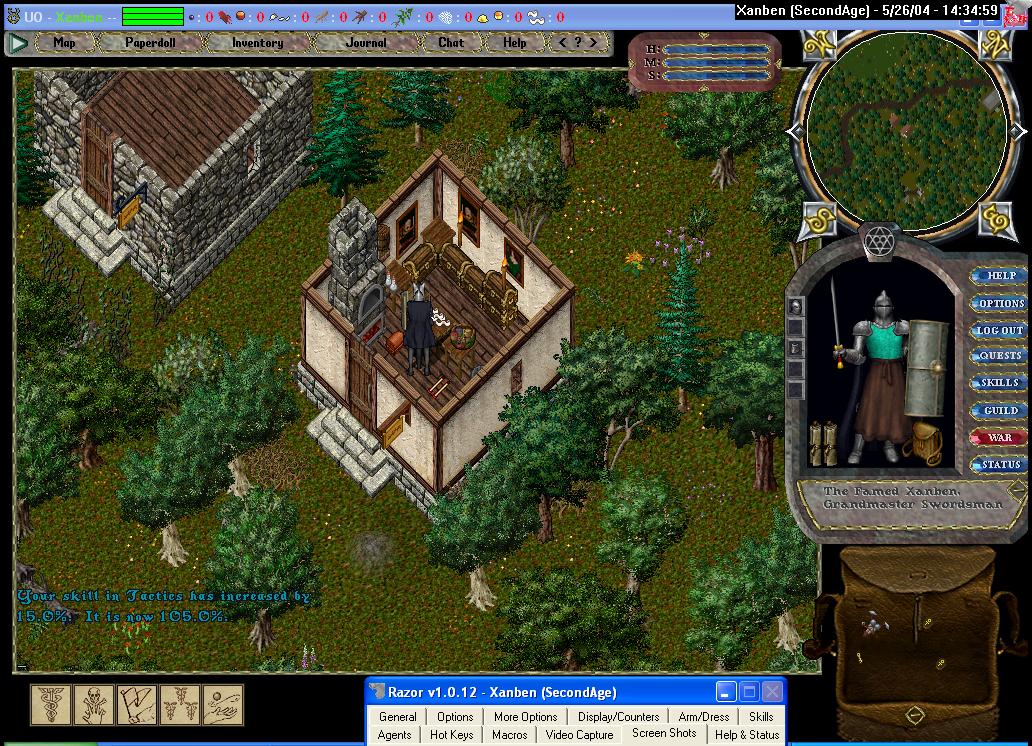Screen dimensions: 1032x746
Task: Open the QUESTS button on the paperdoll
Action: [1000, 356]
